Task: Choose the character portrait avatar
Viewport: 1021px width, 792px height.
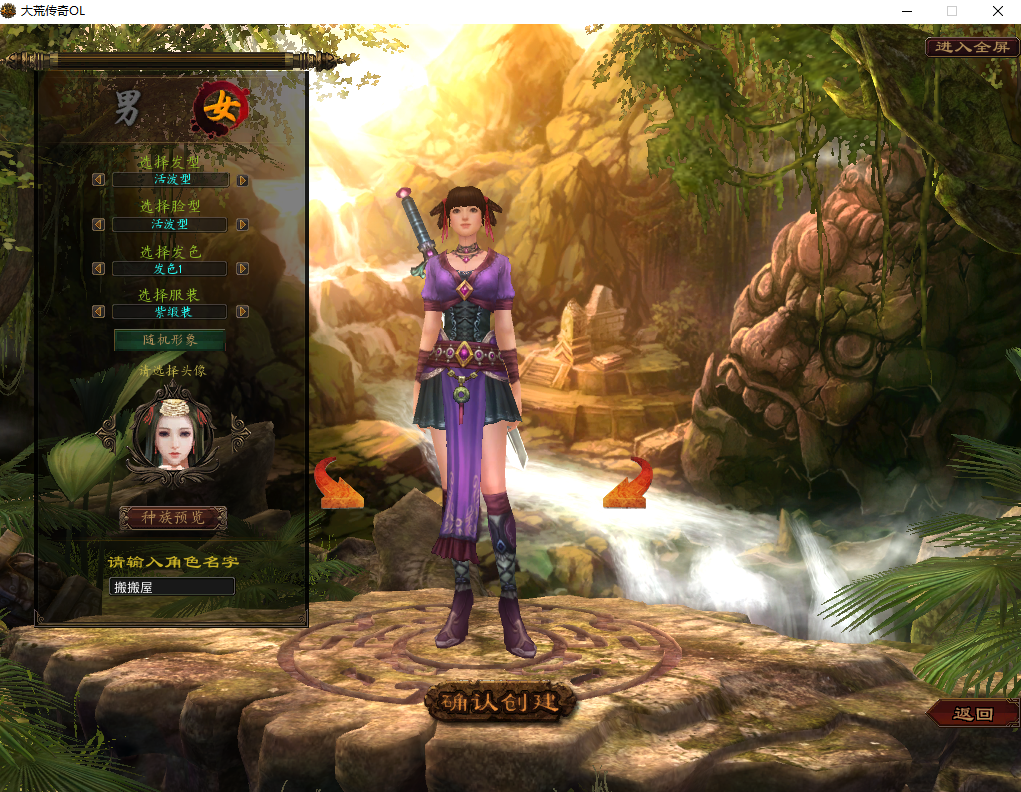Action: (x=172, y=433)
